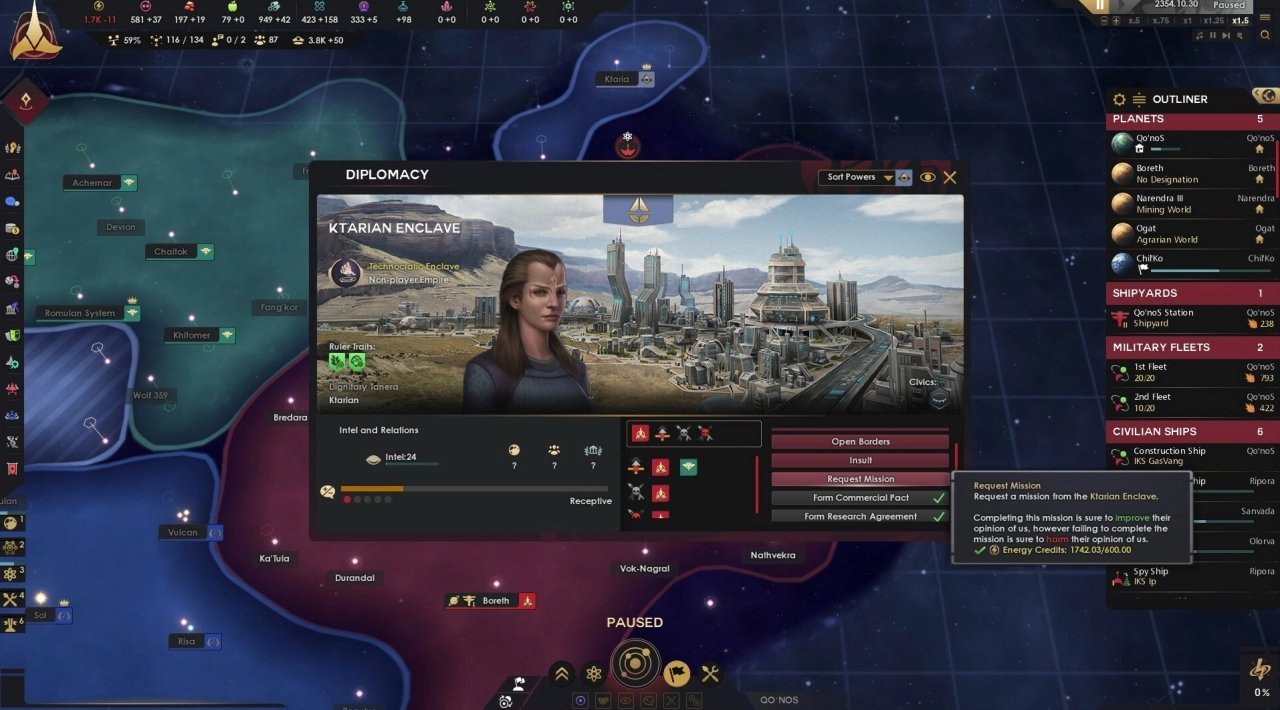Insult the Ktarian Enclave
The height and width of the screenshot is (710, 1280).
click(x=860, y=460)
